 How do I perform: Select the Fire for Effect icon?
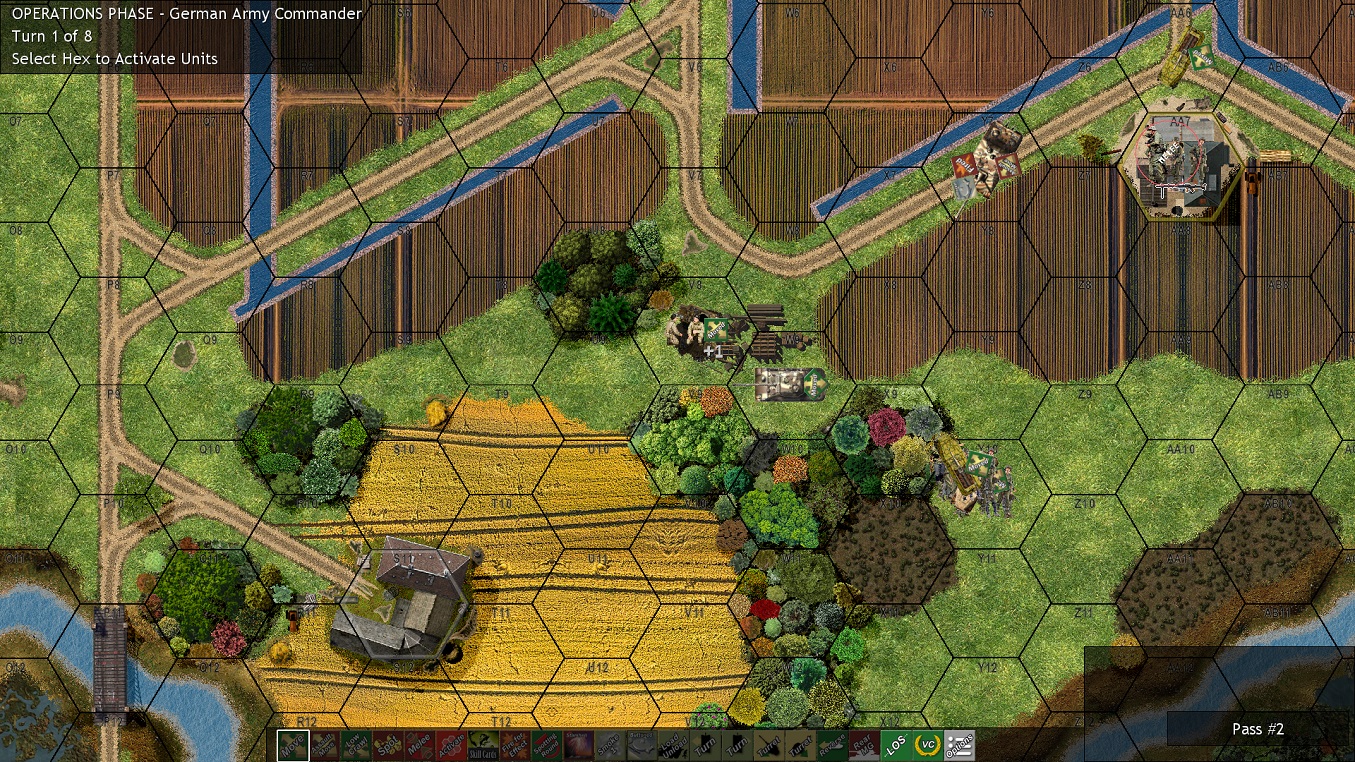click(514, 744)
